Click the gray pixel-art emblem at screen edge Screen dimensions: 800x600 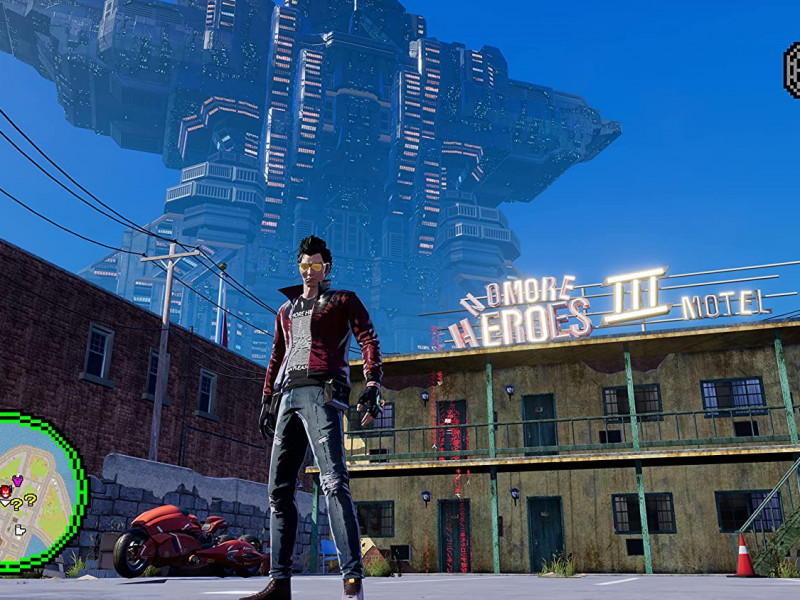[791, 68]
